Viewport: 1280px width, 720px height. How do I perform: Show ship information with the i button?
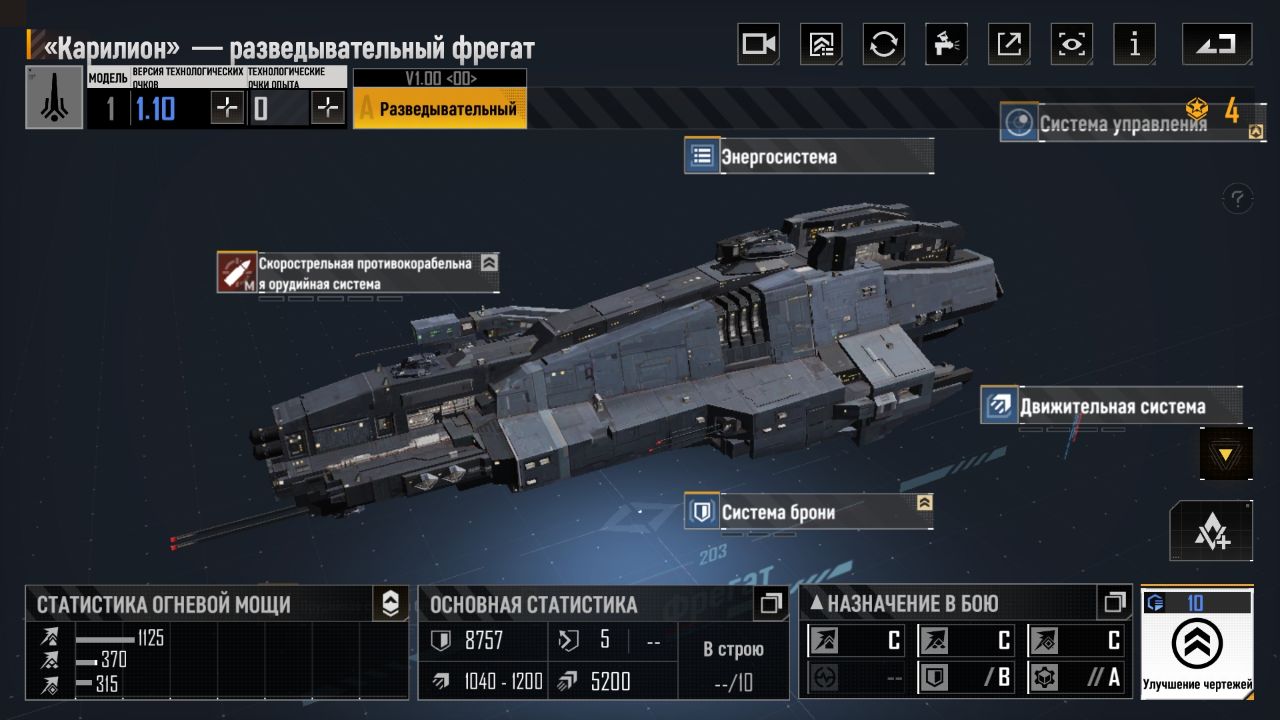pos(1134,44)
